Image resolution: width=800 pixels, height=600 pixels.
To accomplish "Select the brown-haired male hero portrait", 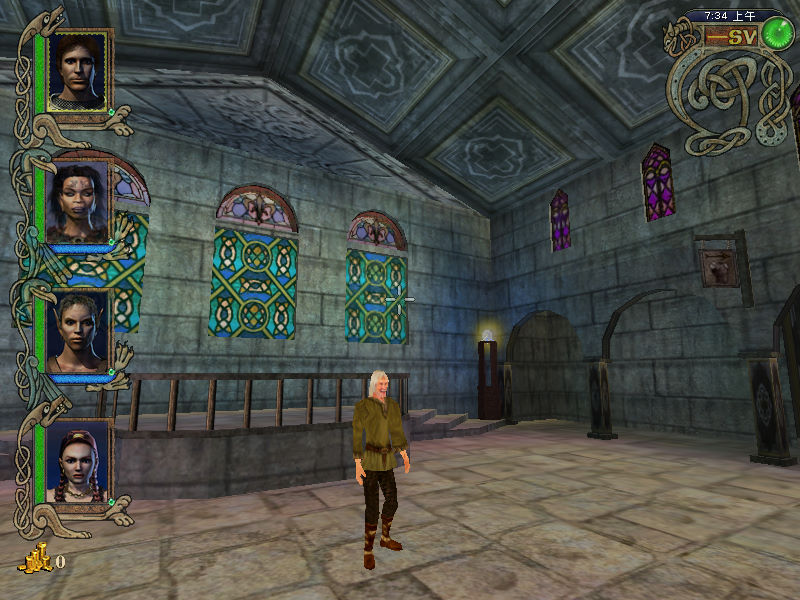I will pos(77,70).
